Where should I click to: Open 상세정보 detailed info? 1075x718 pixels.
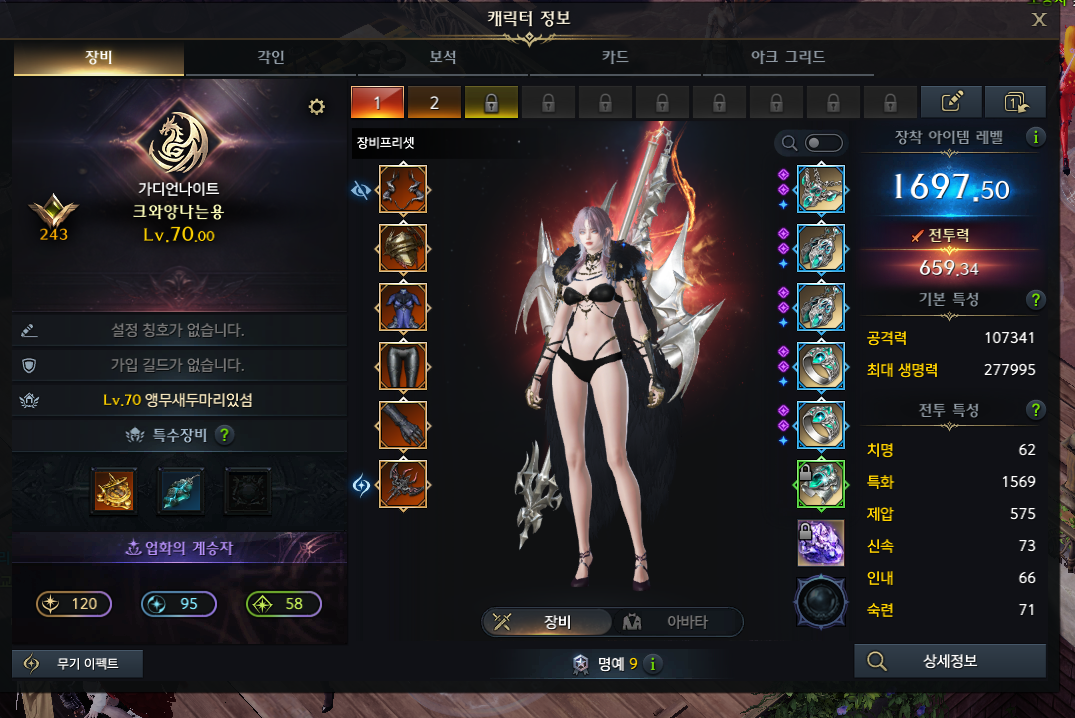click(x=950, y=661)
